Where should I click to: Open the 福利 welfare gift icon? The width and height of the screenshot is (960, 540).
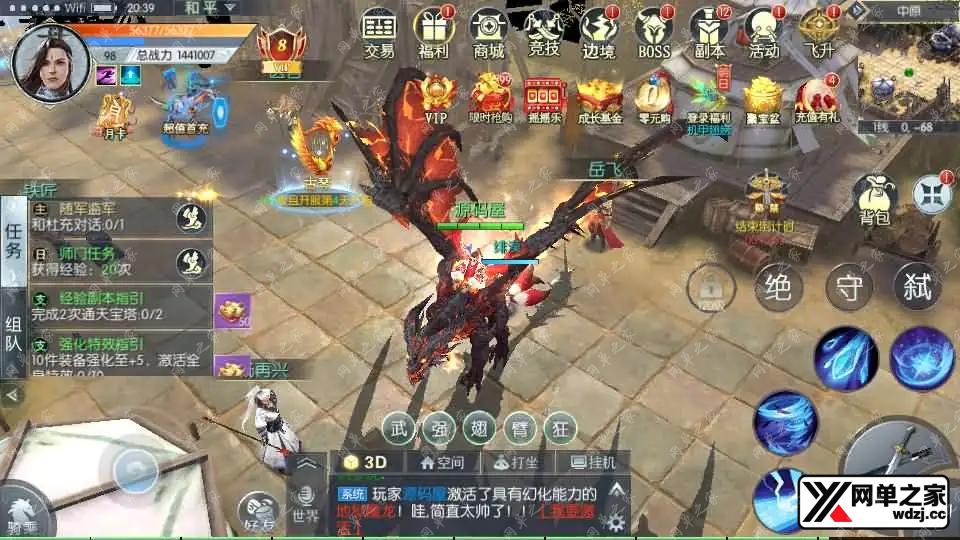click(x=434, y=33)
